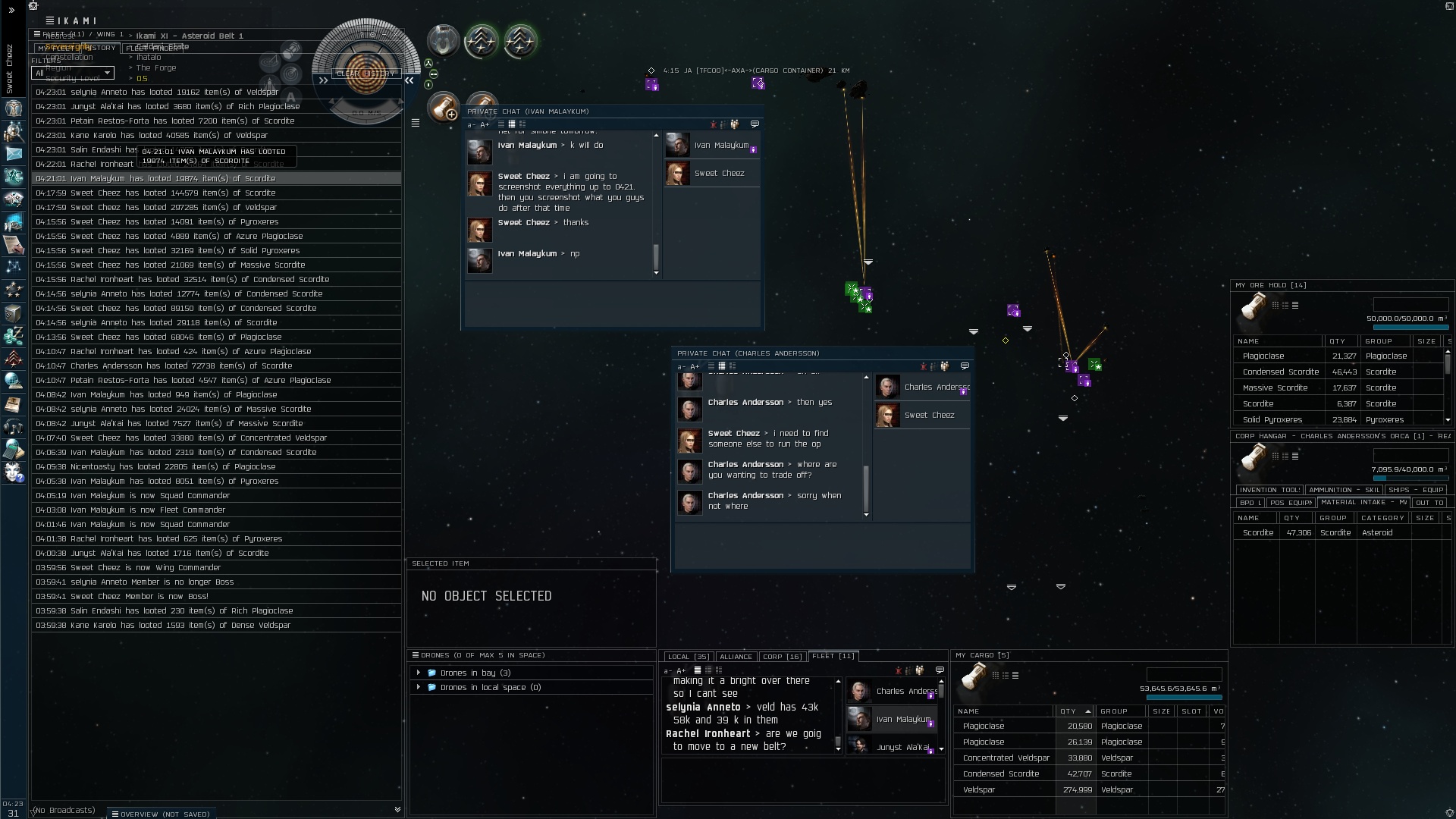This screenshot has width=1456, height=819.
Task: Open the Alliance chat tab
Action: pos(736,657)
